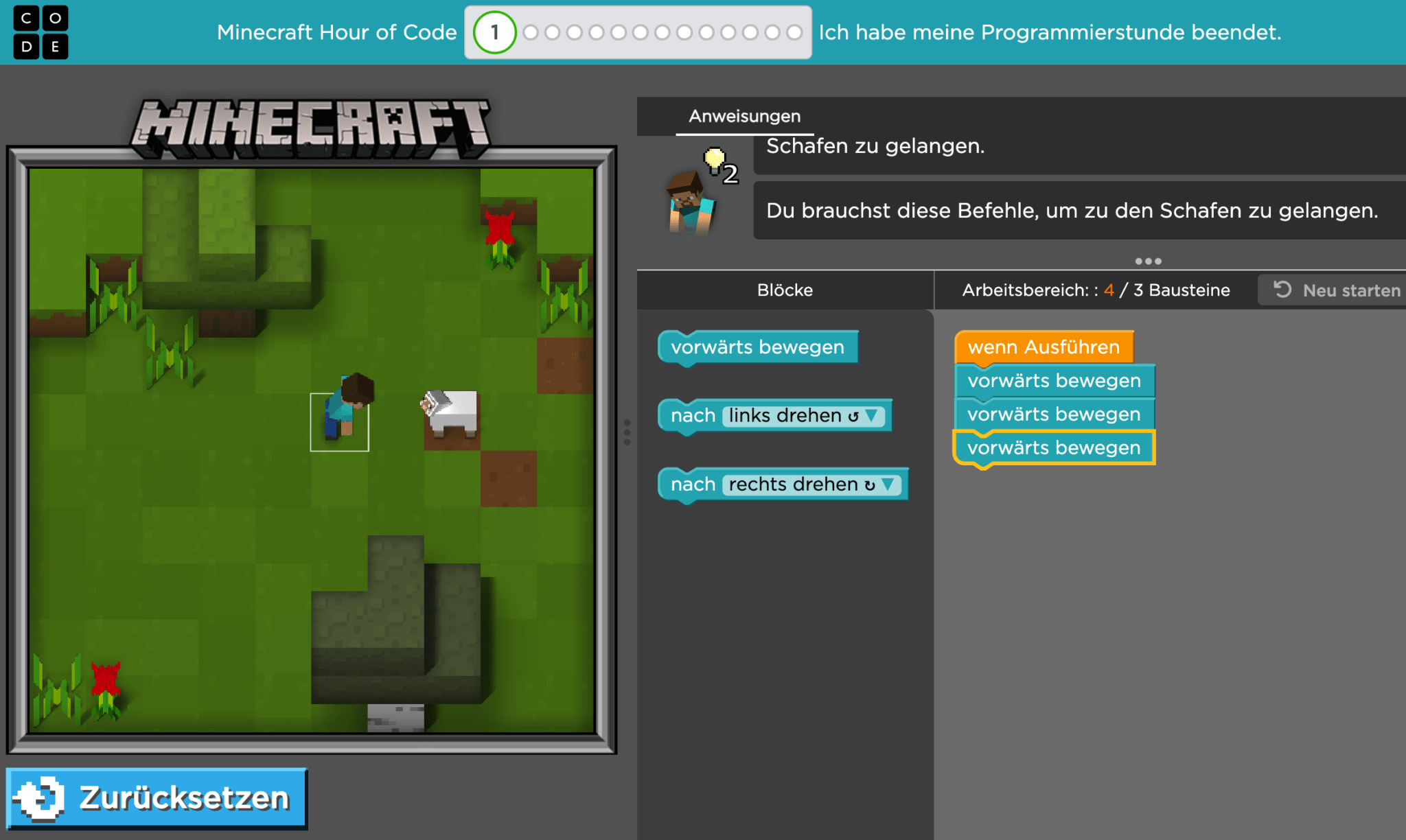
Task: Click the orange wenn Ausführen block
Action: coord(1044,347)
